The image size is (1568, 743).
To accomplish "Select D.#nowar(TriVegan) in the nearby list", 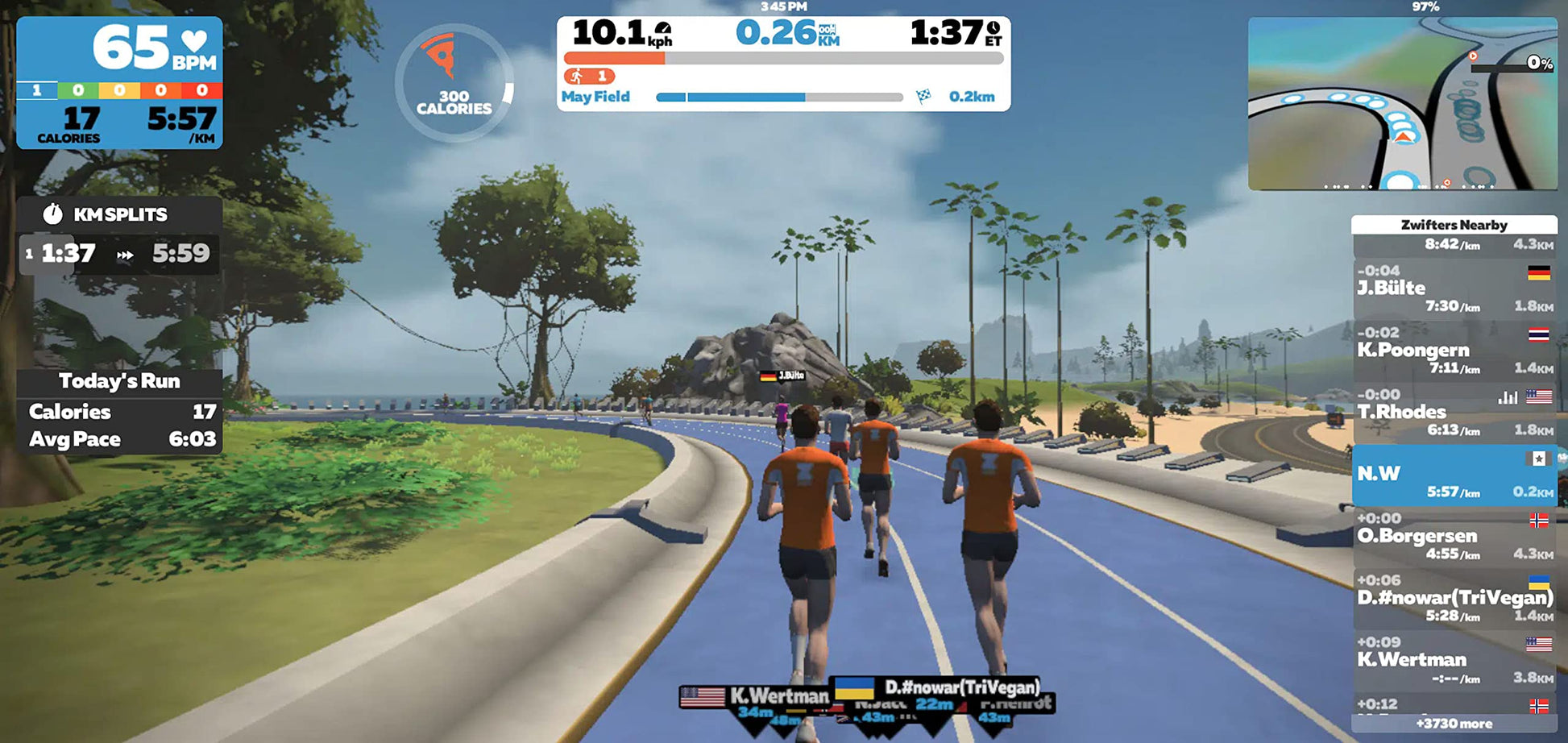I will pos(1454,598).
